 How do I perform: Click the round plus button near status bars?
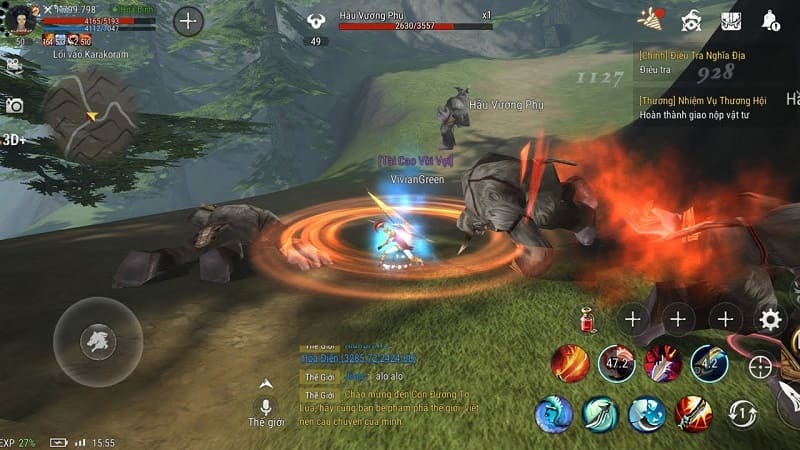(188, 20)
